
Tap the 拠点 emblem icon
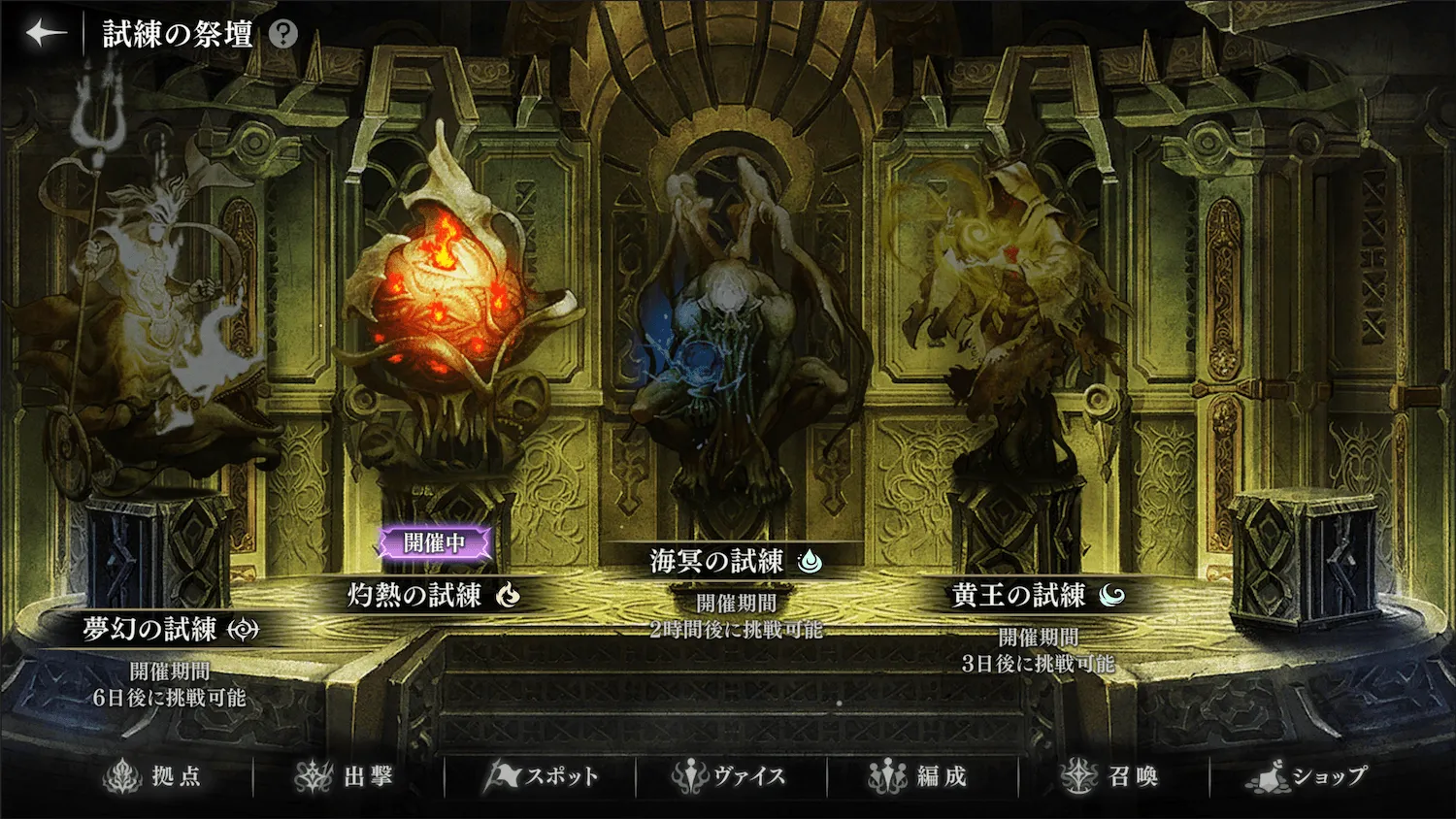coord(120,775)
